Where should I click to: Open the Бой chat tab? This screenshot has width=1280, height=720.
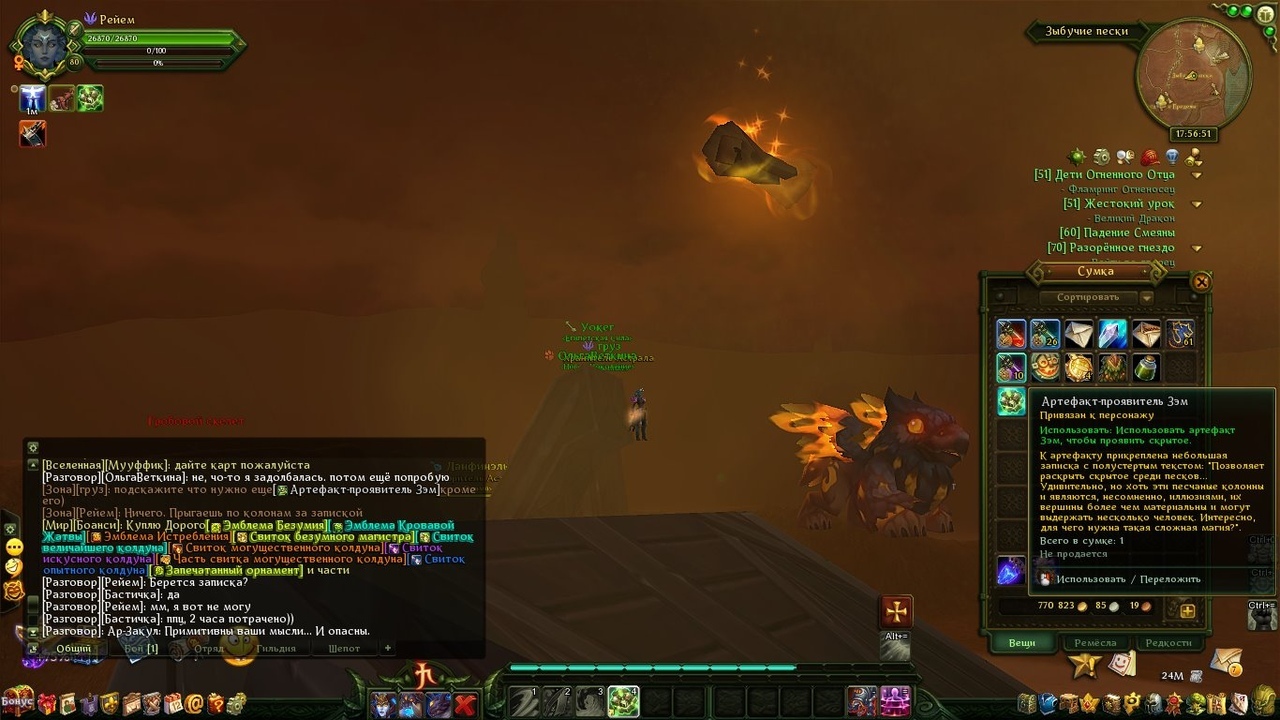click(x=140, y=648)
